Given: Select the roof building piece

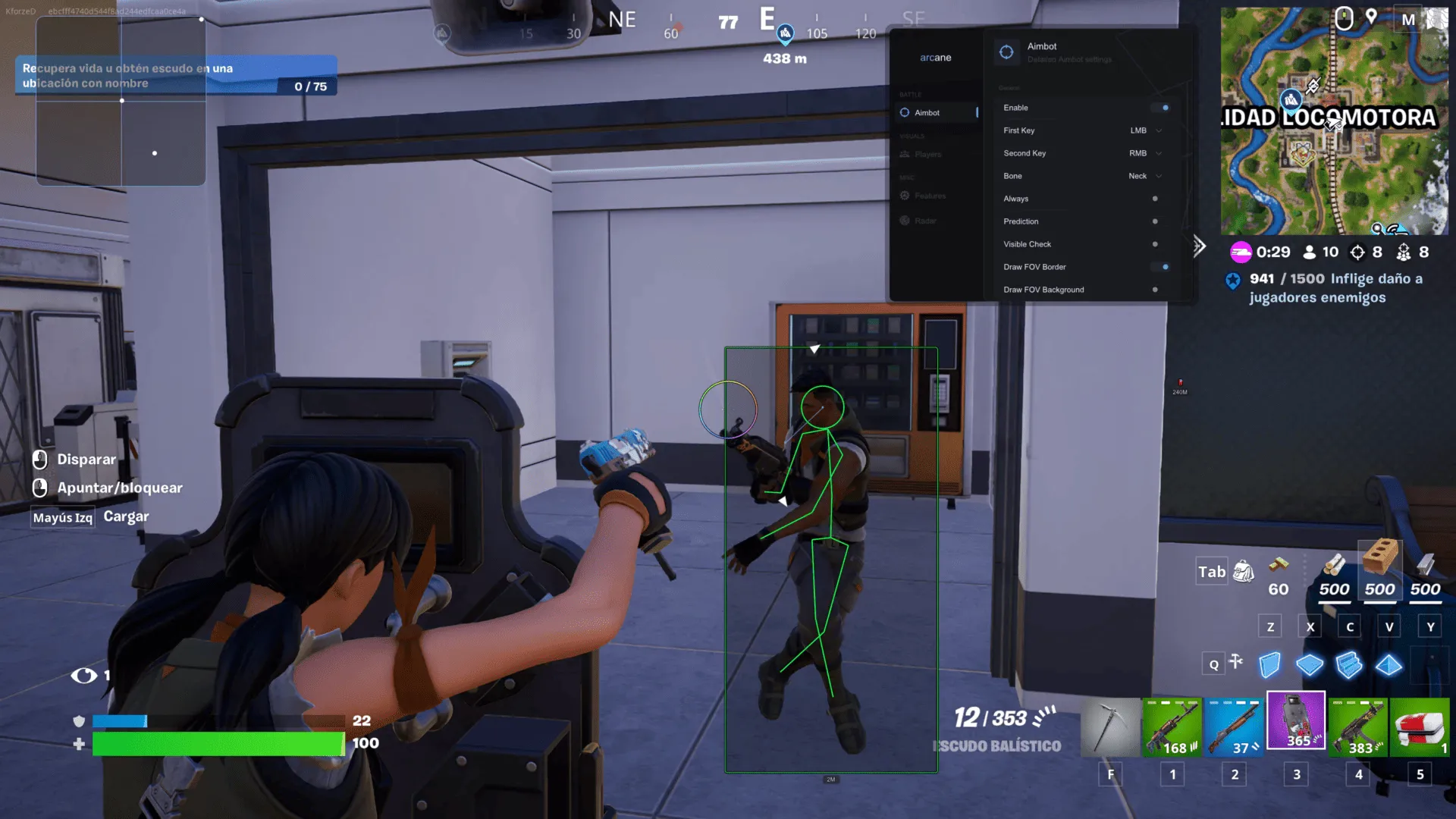Looking at the screenshot, I should pos(1389,665).
